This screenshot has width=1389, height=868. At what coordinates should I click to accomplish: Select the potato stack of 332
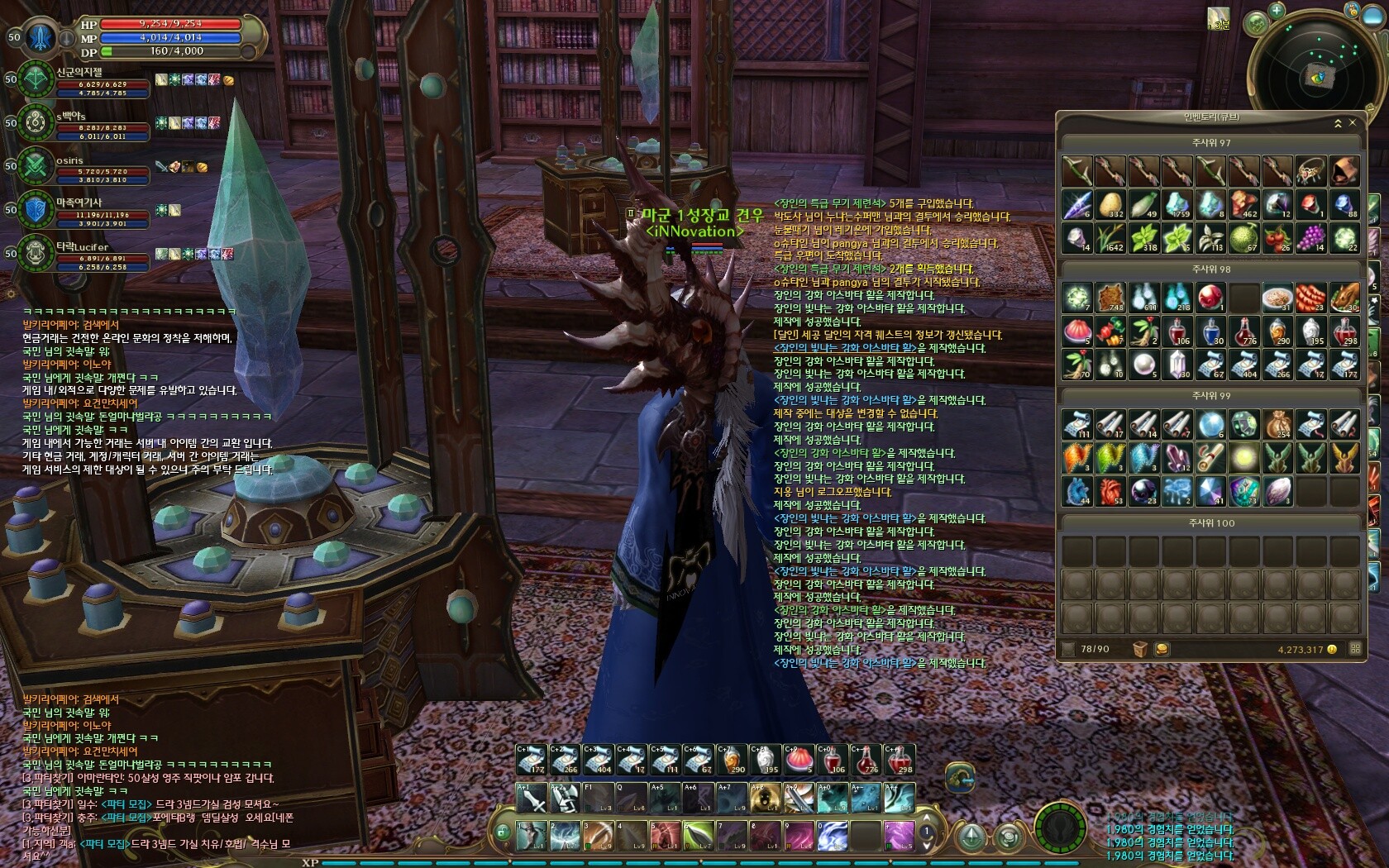[1111, 204]
